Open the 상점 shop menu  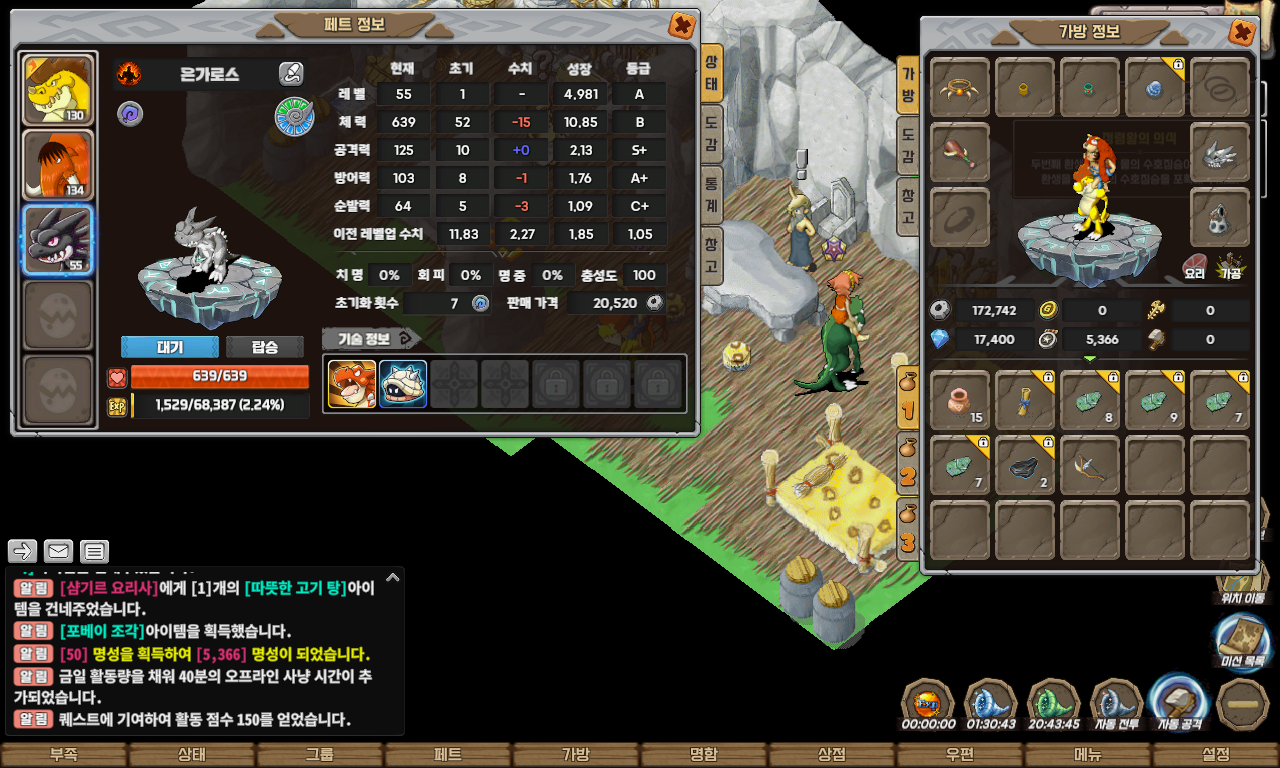tap(832, 755)
